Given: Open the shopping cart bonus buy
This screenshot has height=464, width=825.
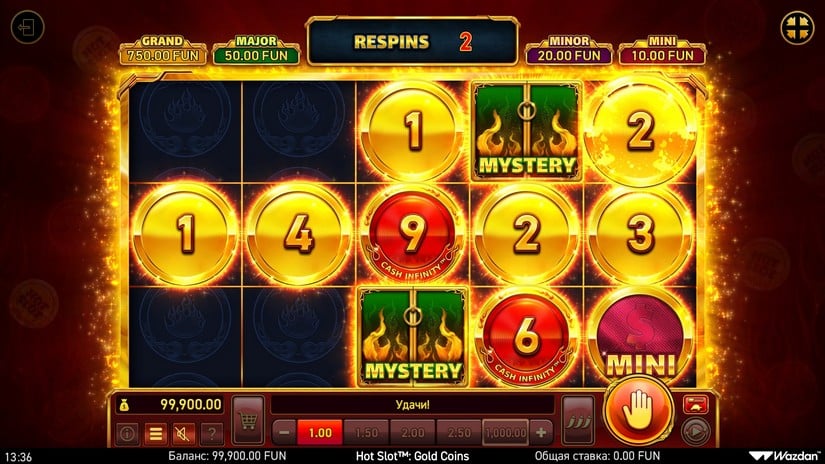Looking at the screenshot, I should coord(248,415).
